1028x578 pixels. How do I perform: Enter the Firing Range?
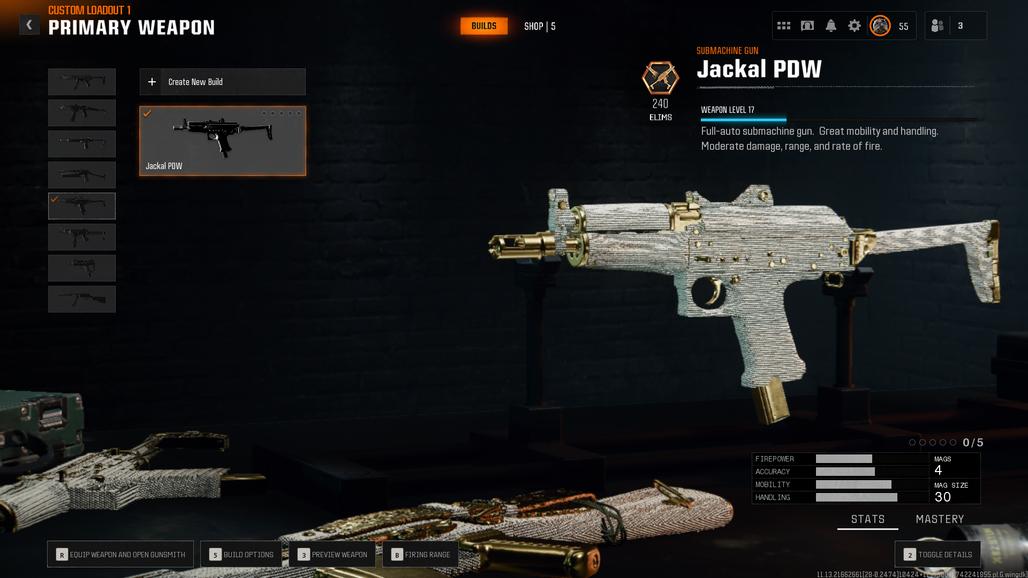pyautogui.click(x=420, y=554)
